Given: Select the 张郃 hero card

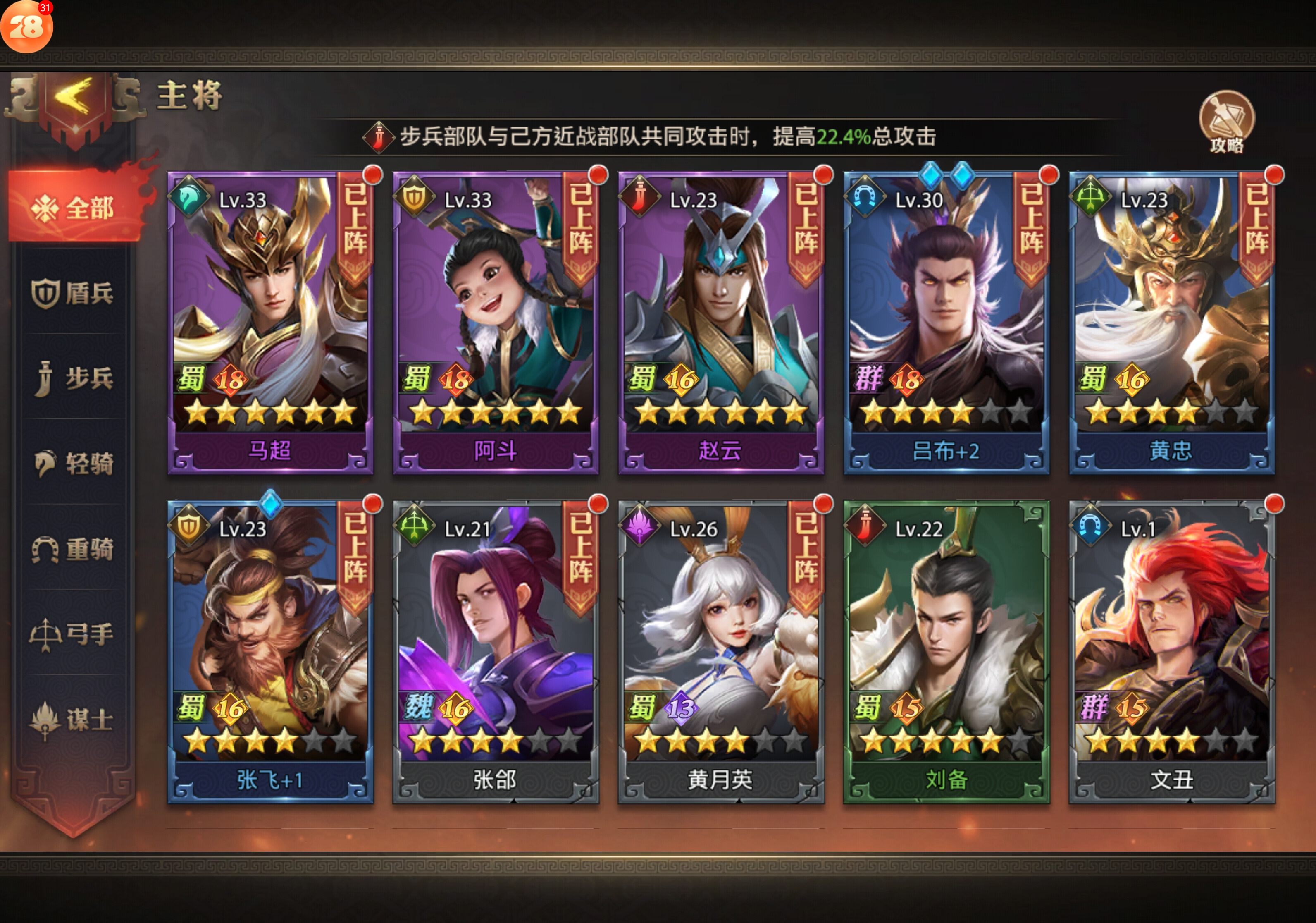Looking at the screenshot, I should point(495,652).
